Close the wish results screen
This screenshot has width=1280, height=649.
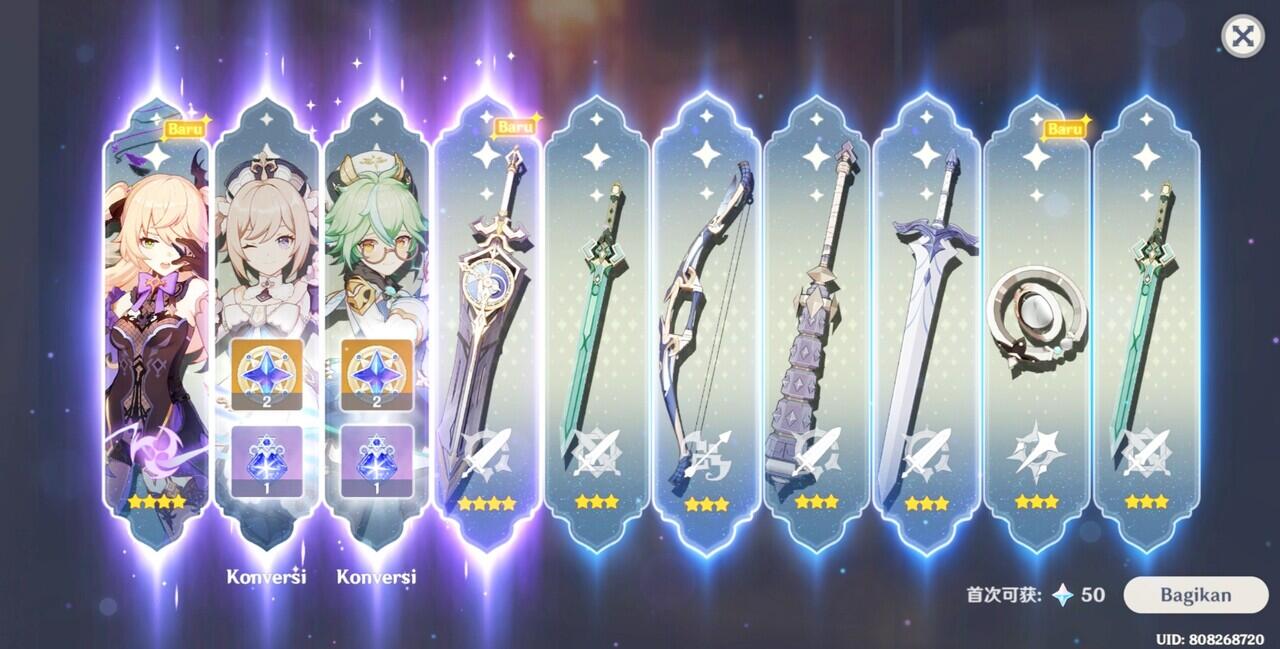pyautogui.click(x=1242, y=37)
